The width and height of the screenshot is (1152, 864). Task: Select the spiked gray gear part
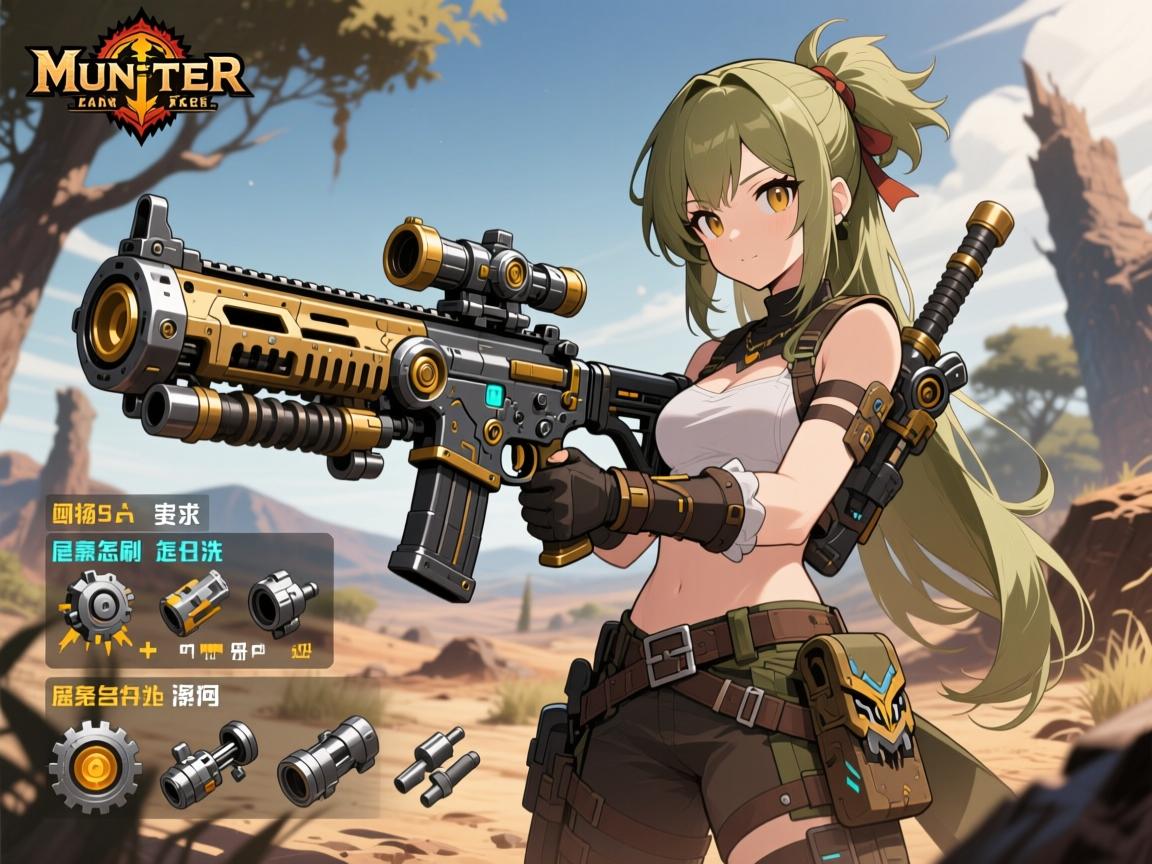click(x=98, y=605)
